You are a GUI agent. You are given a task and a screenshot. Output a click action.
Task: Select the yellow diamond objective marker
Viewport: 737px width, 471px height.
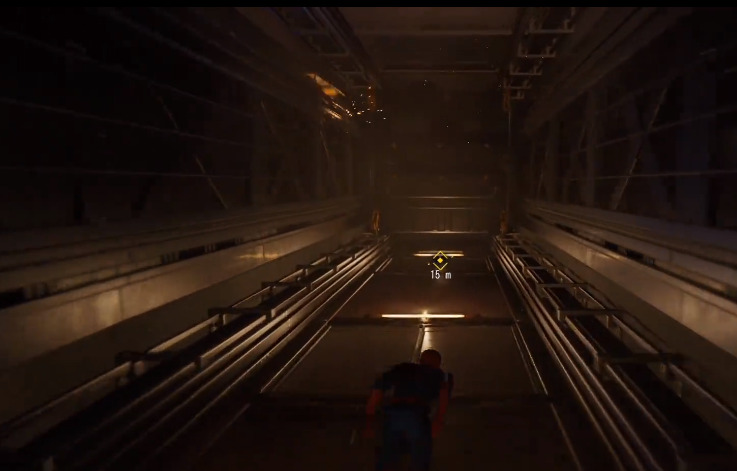(440, 260)
